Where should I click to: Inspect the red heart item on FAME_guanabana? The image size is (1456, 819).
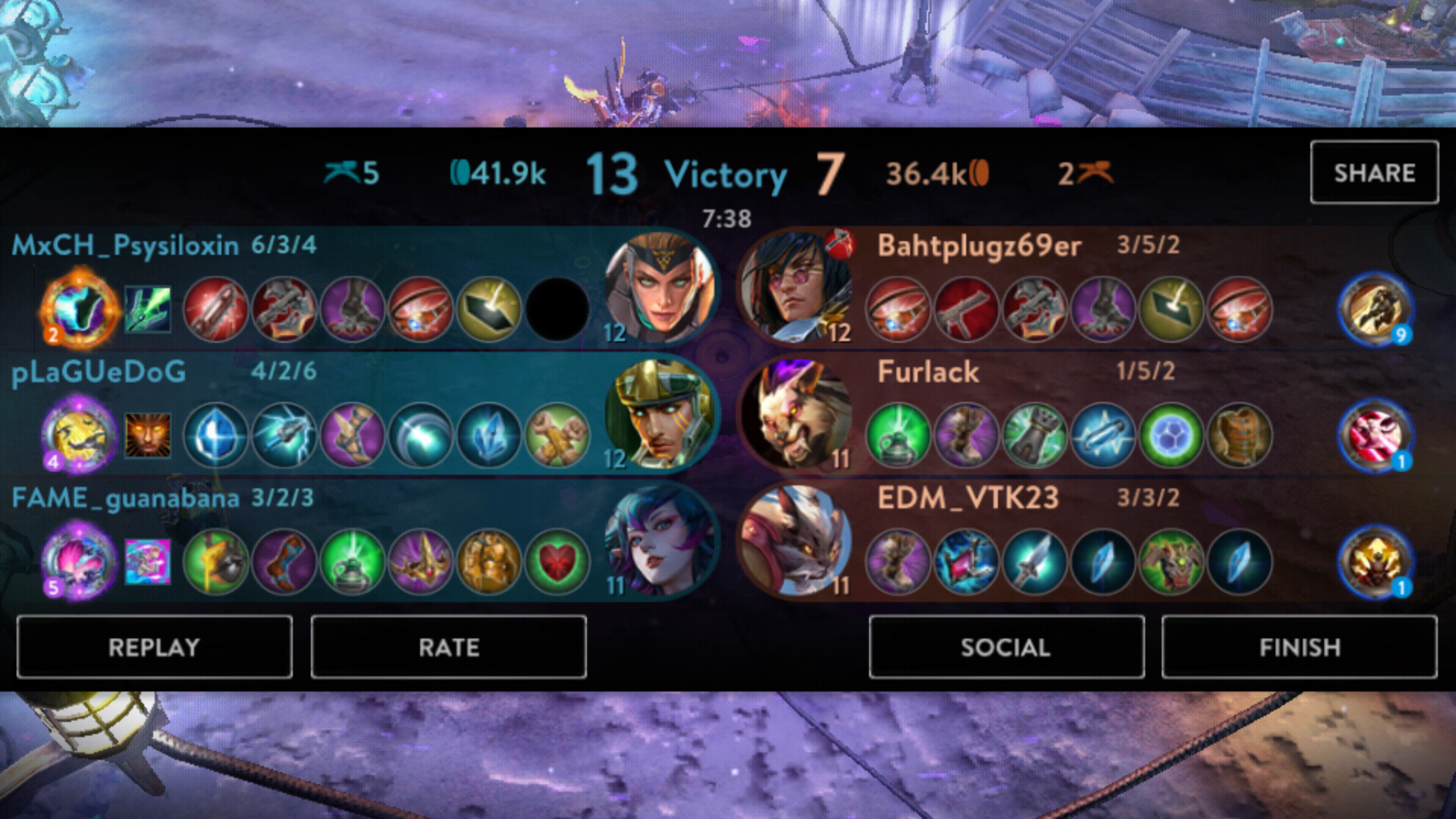click(x=557, y=562)
